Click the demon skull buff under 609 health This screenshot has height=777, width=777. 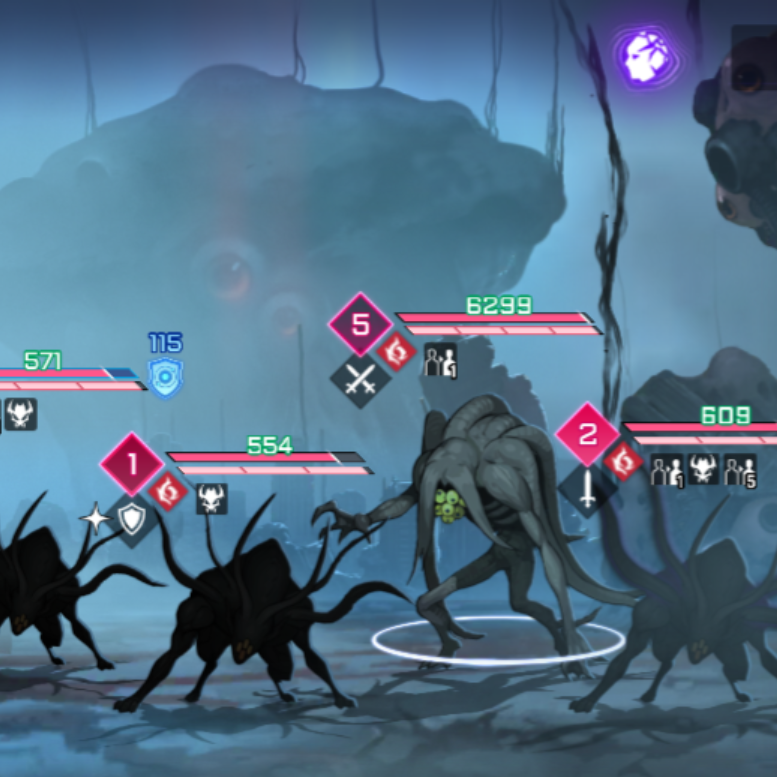(x=703, y=469)
